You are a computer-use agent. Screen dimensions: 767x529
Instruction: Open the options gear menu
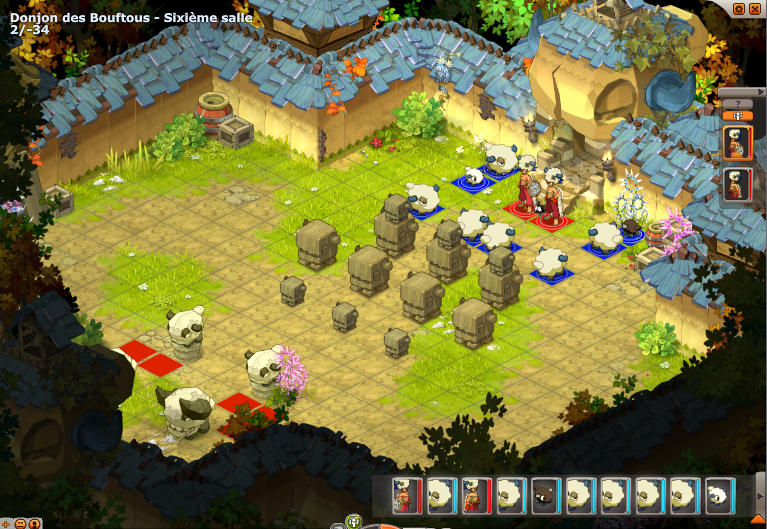pyautogui.click(x=739, y=9)
